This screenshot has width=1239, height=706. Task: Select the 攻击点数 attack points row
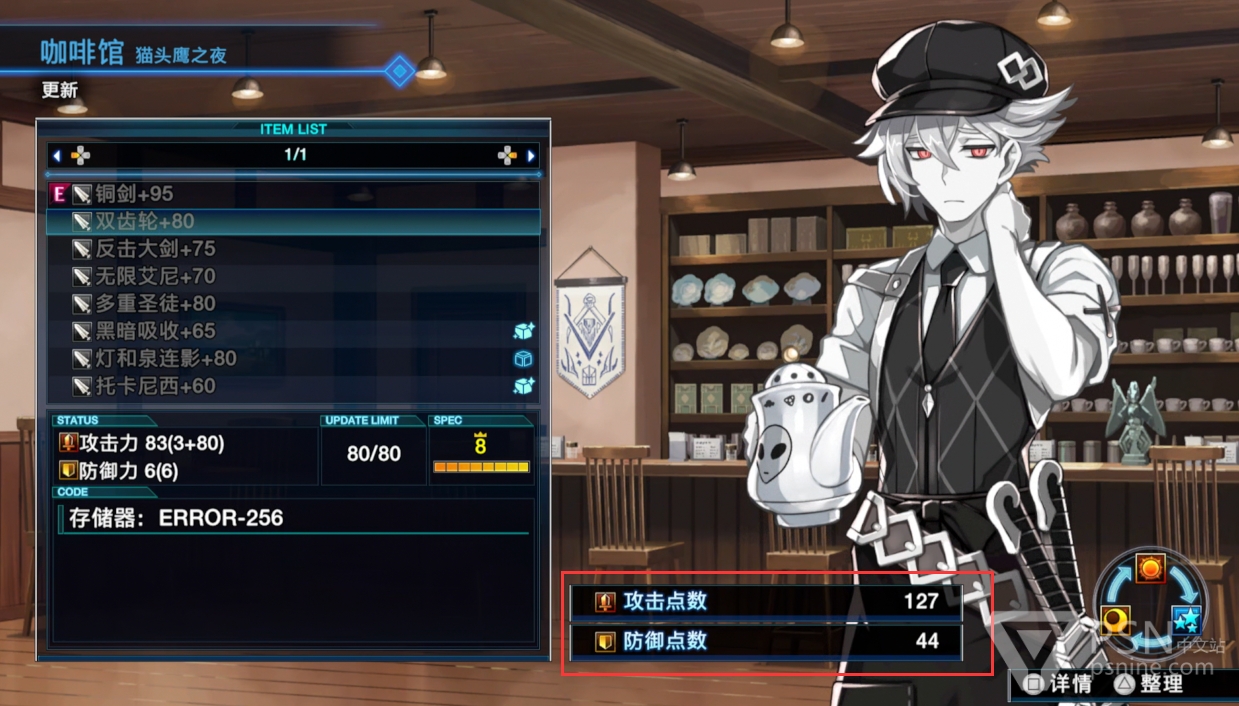point(766,601)
